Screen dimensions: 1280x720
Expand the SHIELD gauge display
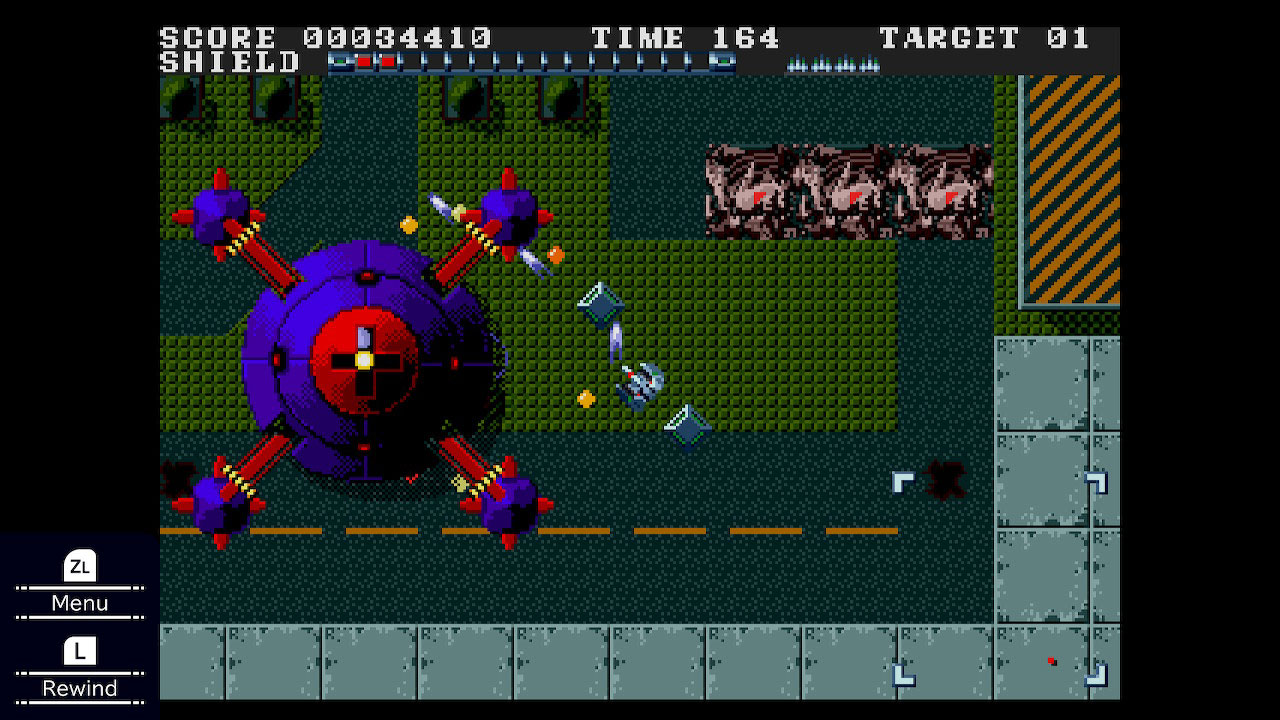[232, 62]
